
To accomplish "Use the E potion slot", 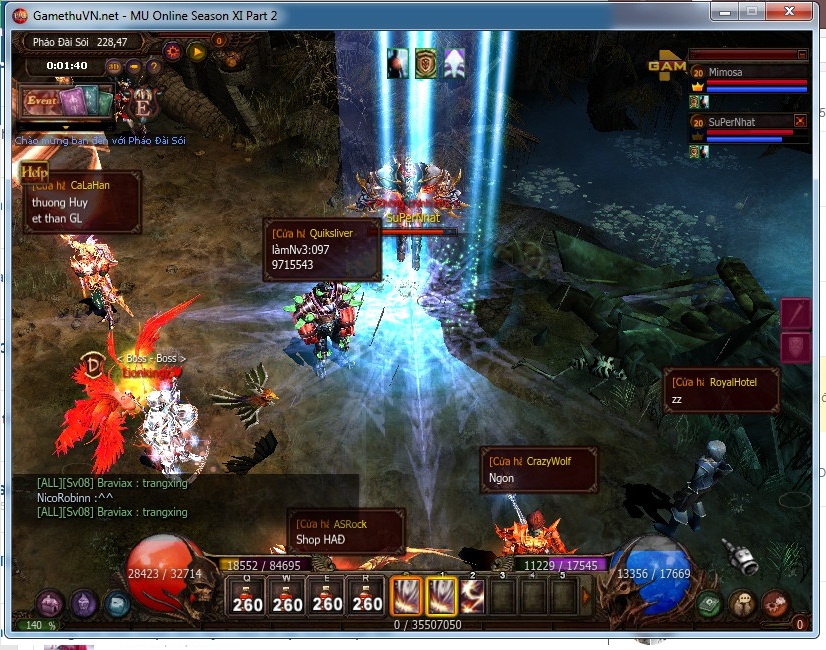I will [327, 596].
